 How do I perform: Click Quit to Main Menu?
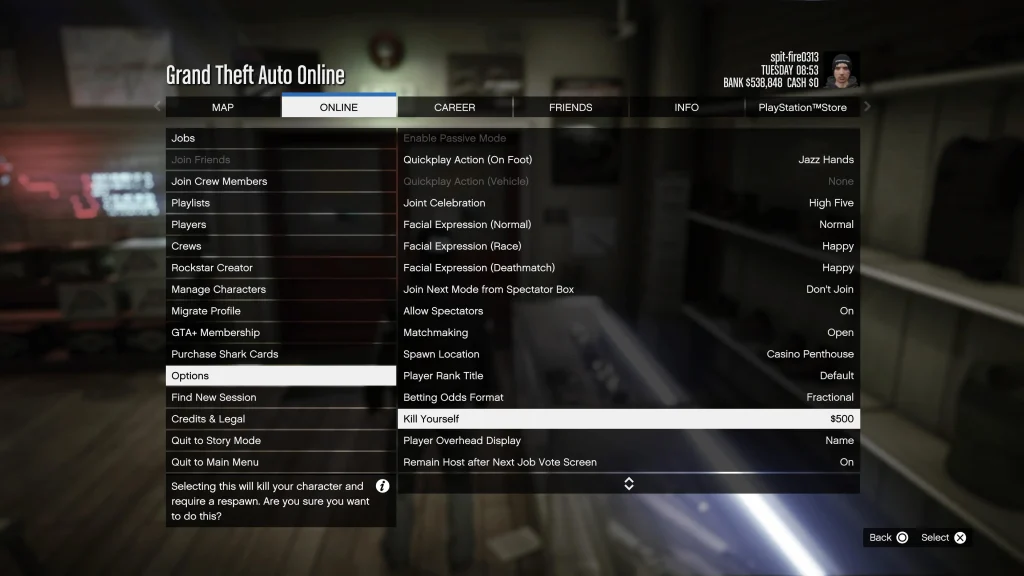280,462
